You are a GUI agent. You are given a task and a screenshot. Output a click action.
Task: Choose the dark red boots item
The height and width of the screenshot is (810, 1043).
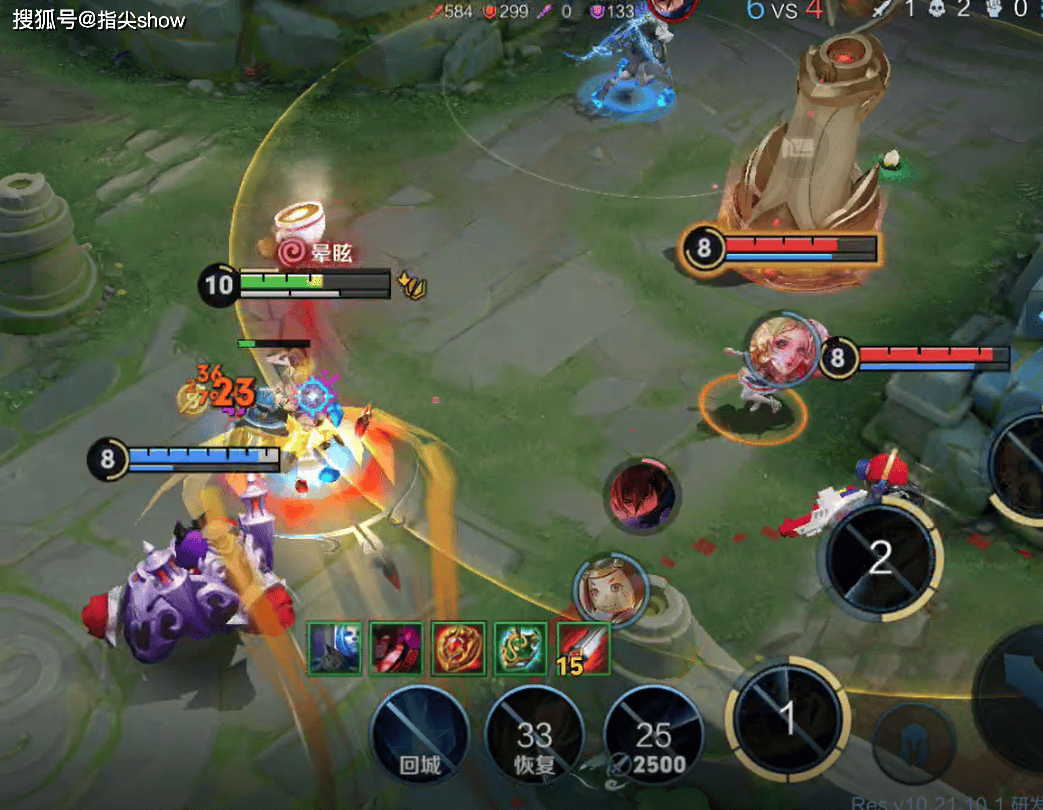(396, 648)
